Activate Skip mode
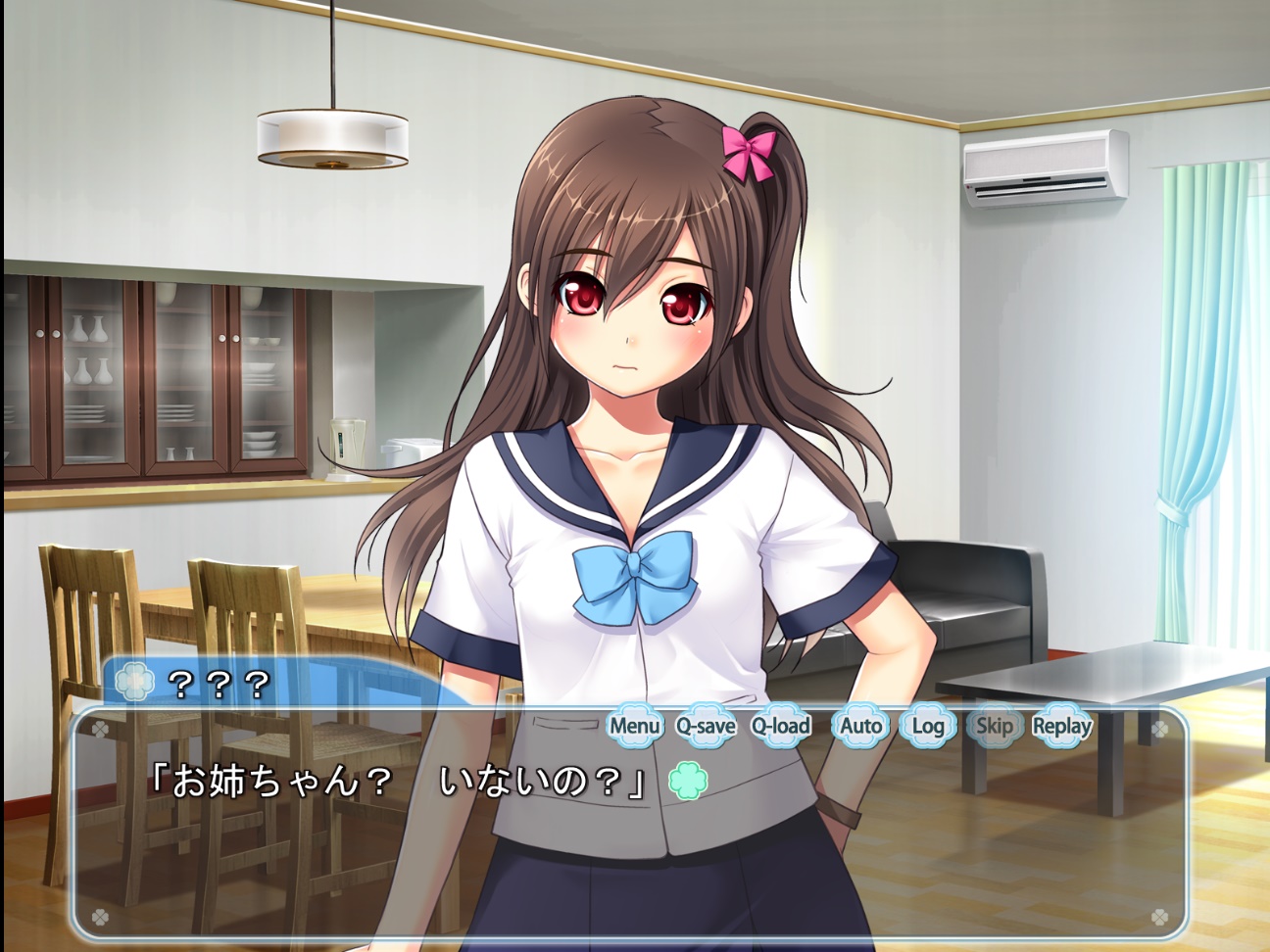1270x952 pixels. pyautogui.click(x=994, y=727)
